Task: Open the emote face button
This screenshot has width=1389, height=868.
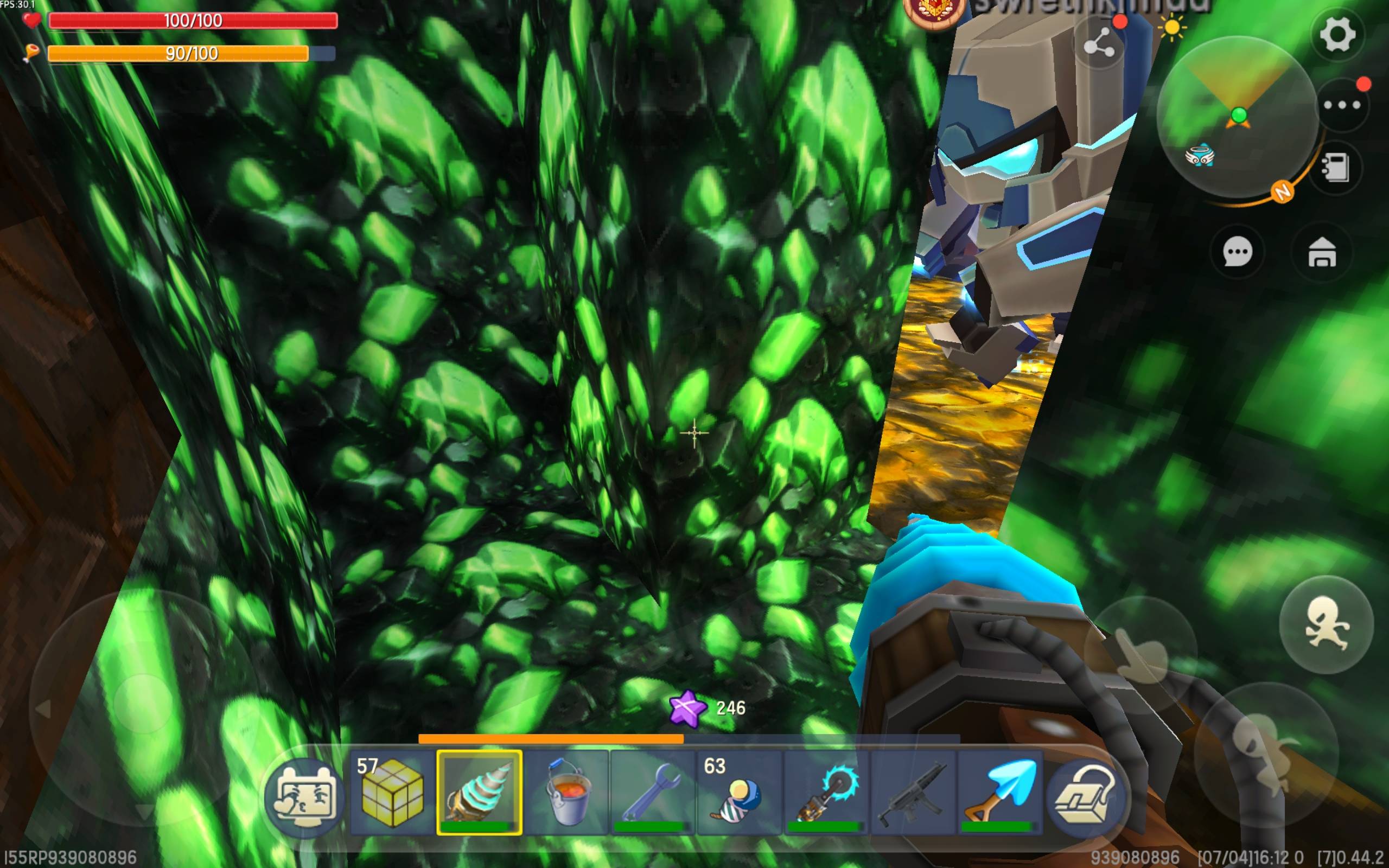Action: (305, 797)
